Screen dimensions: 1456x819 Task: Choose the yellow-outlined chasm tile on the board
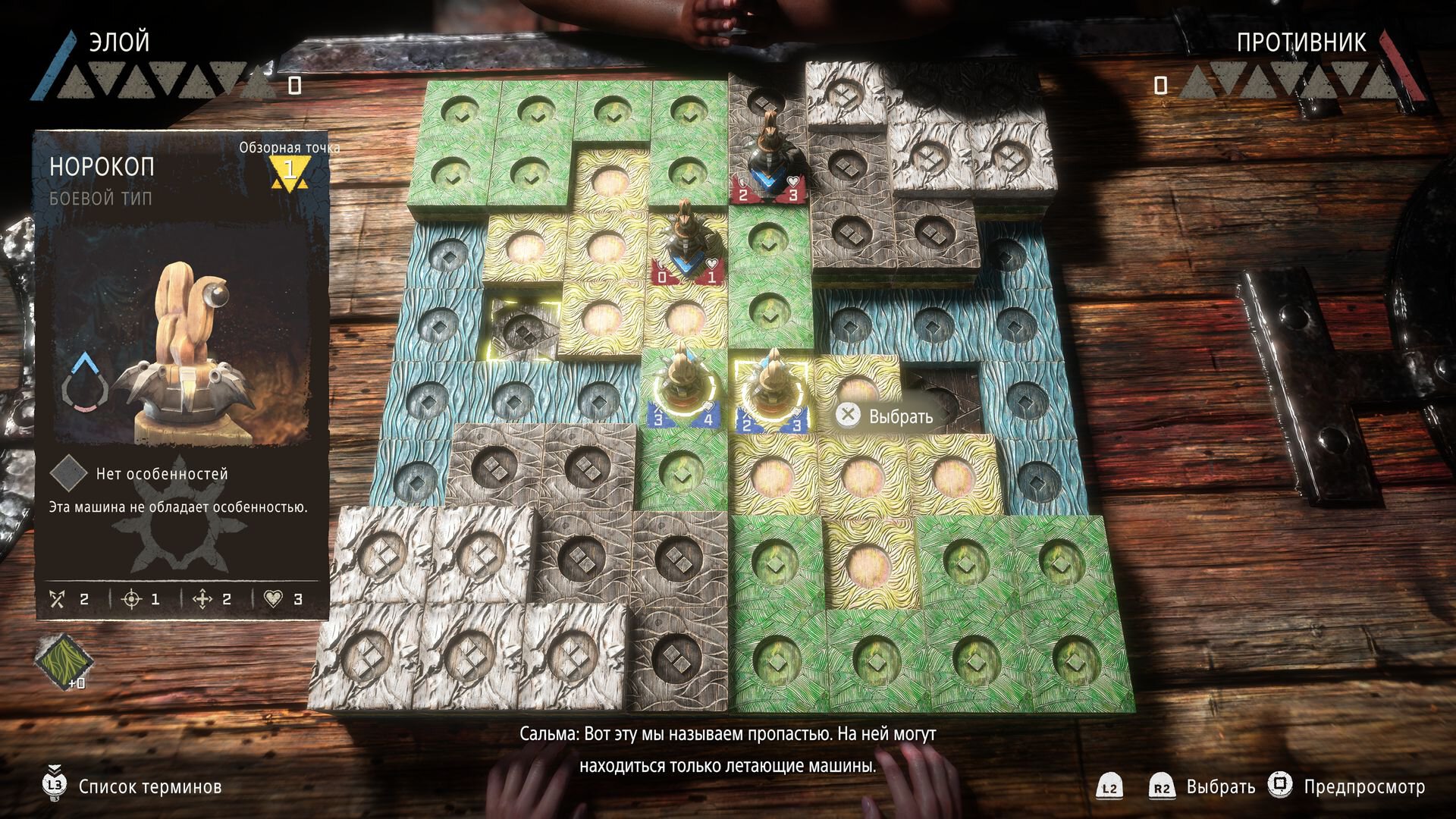523,328
